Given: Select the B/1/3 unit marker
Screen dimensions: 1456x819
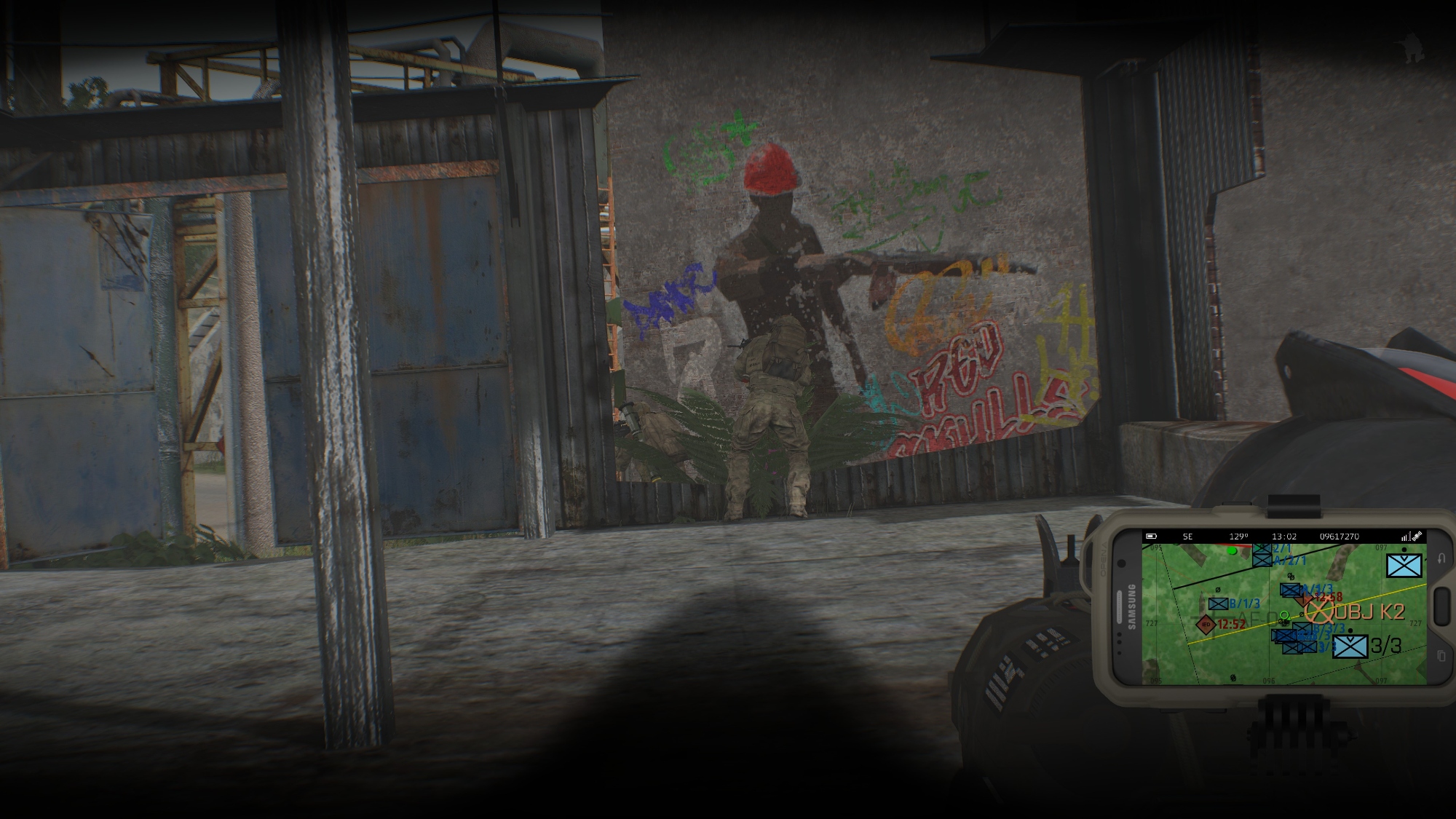Looking at the screenshot, I should pyautogui.click(x=1218, y=604).
